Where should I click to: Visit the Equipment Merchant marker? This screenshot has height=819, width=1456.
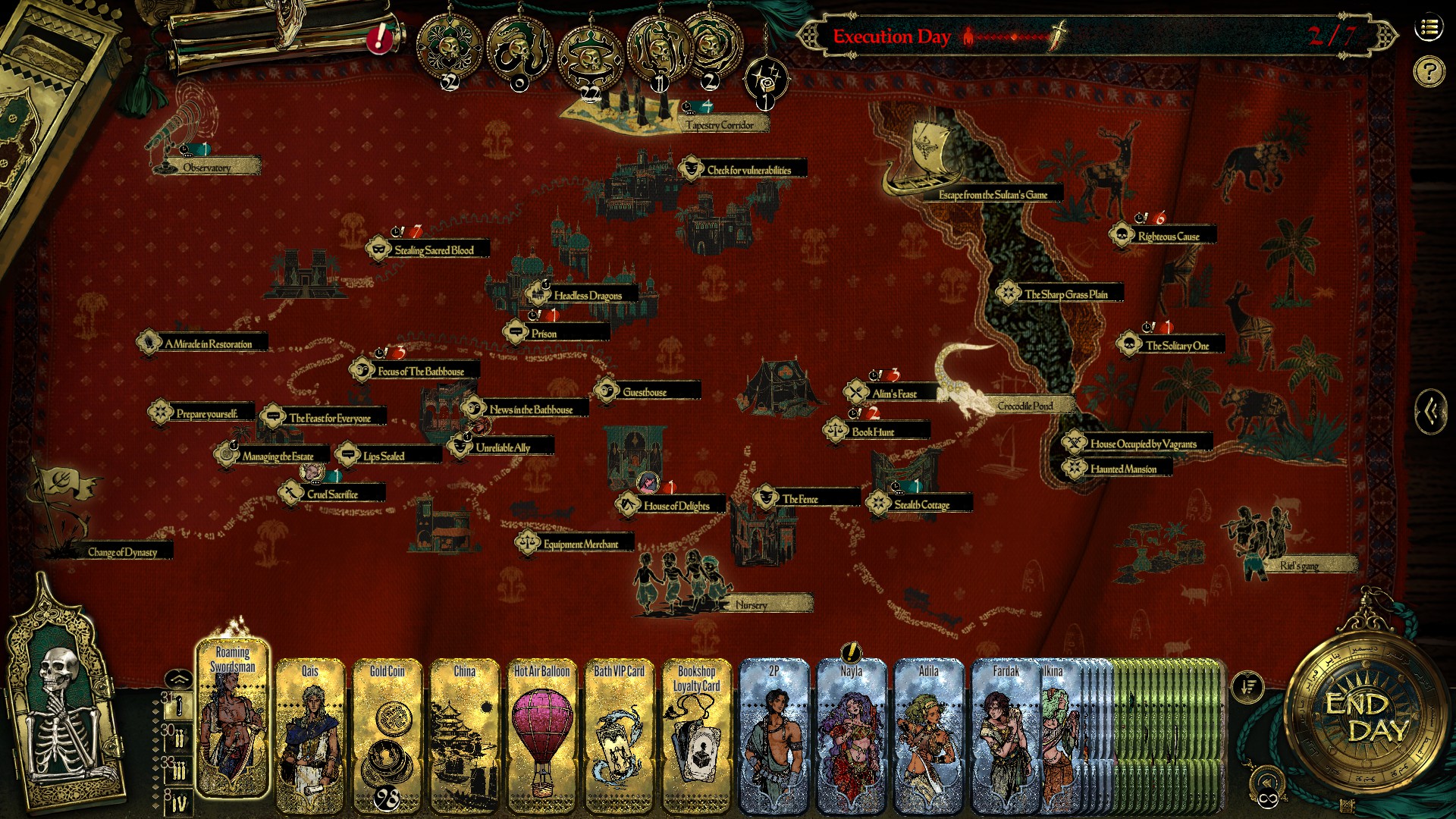pyautogui.click(x=580, y=544)
